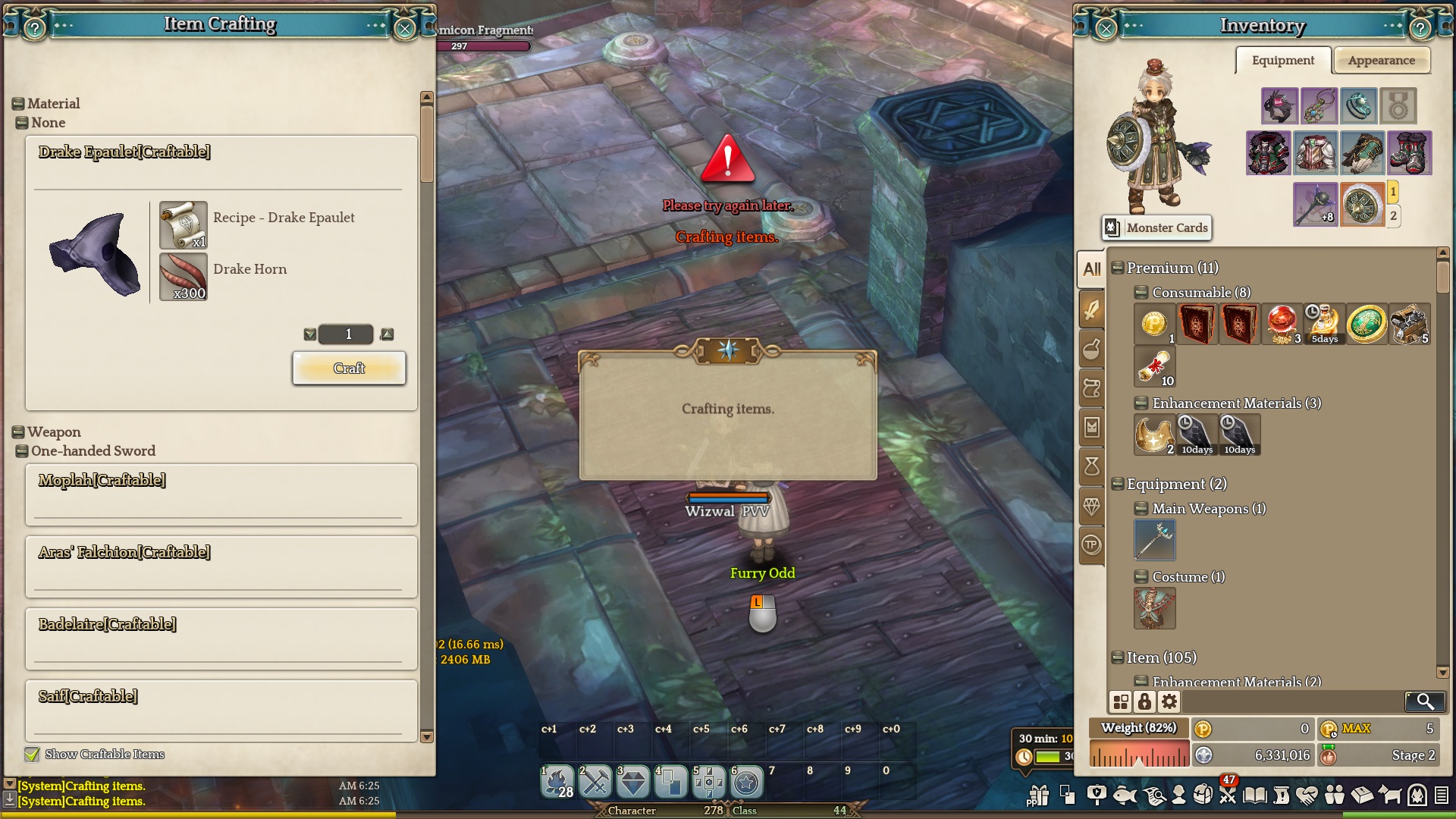Open the inventory search field

pos(1424,701)
